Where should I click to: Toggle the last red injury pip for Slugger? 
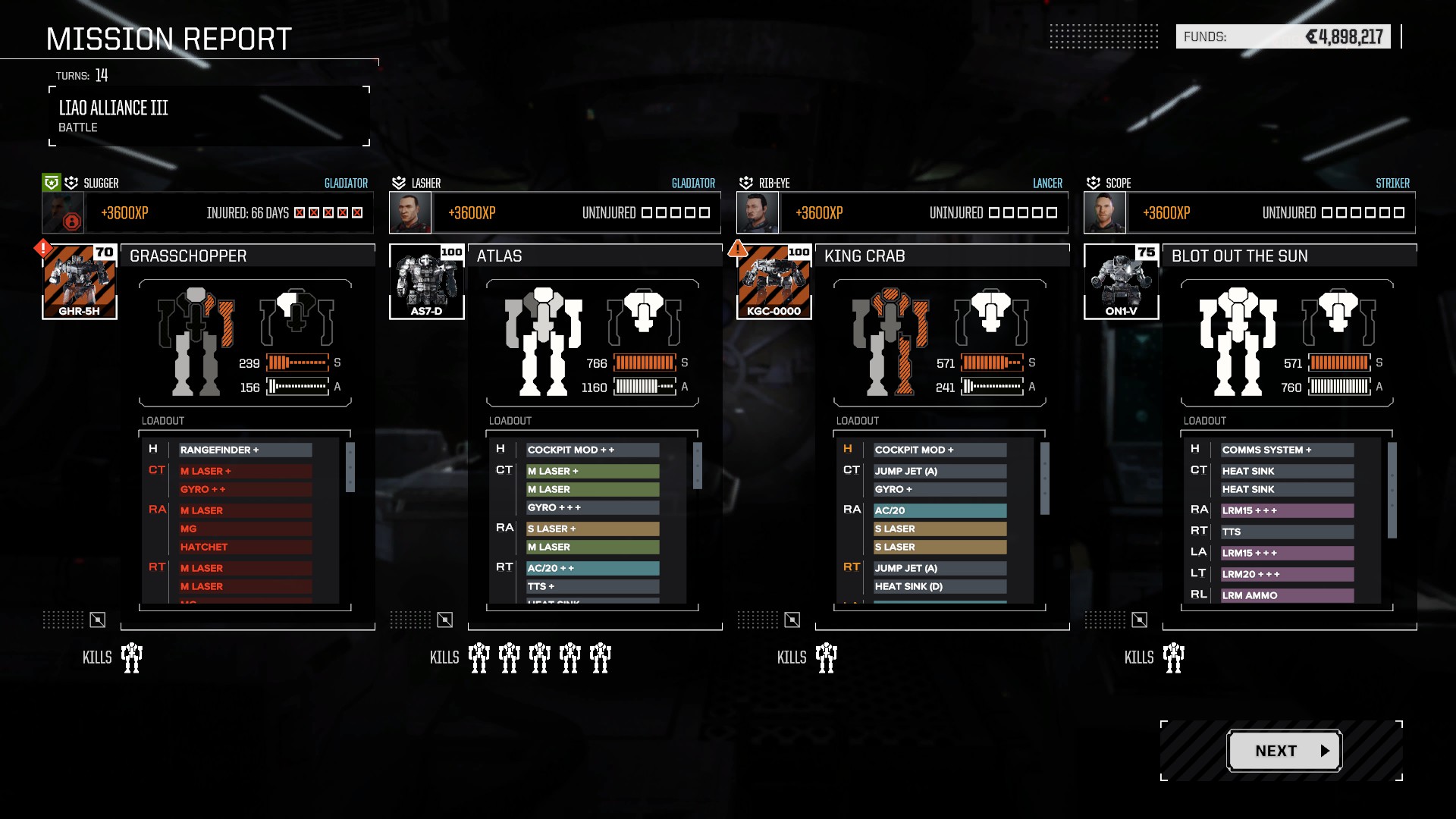pyautogui.click(x=356, y=212)
